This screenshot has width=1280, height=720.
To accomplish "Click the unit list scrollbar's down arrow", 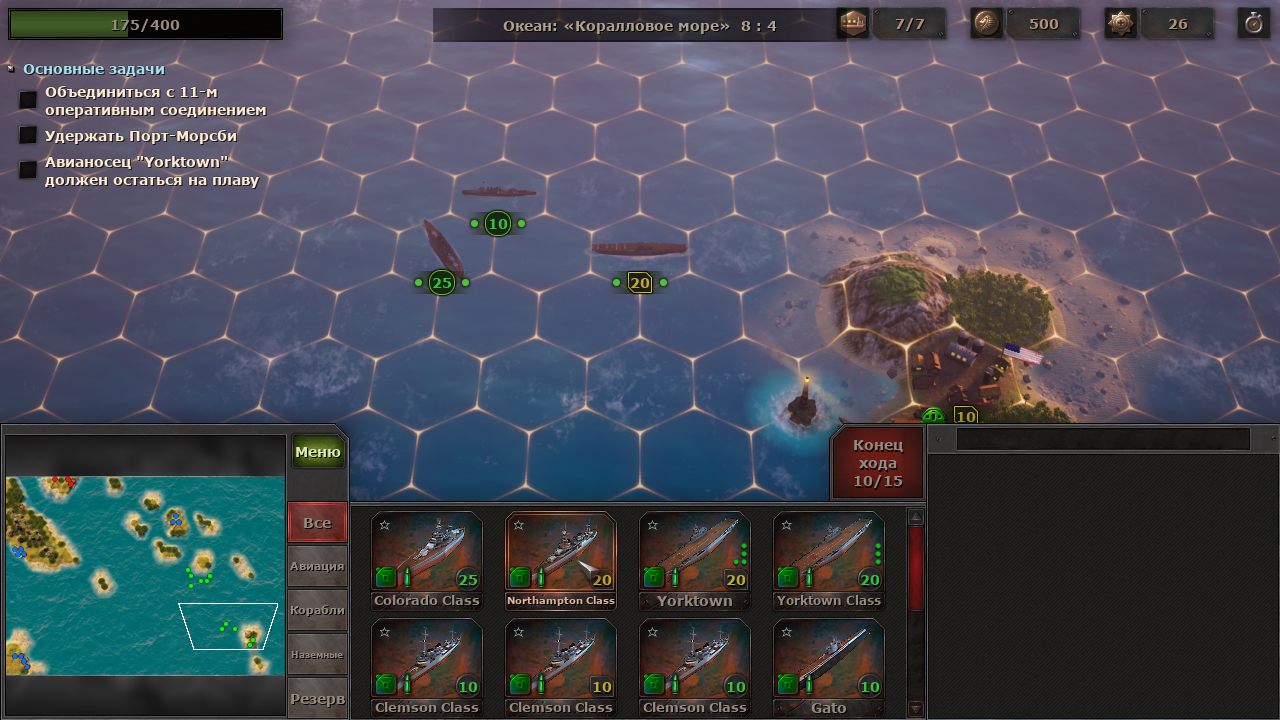I will [915, 708].
